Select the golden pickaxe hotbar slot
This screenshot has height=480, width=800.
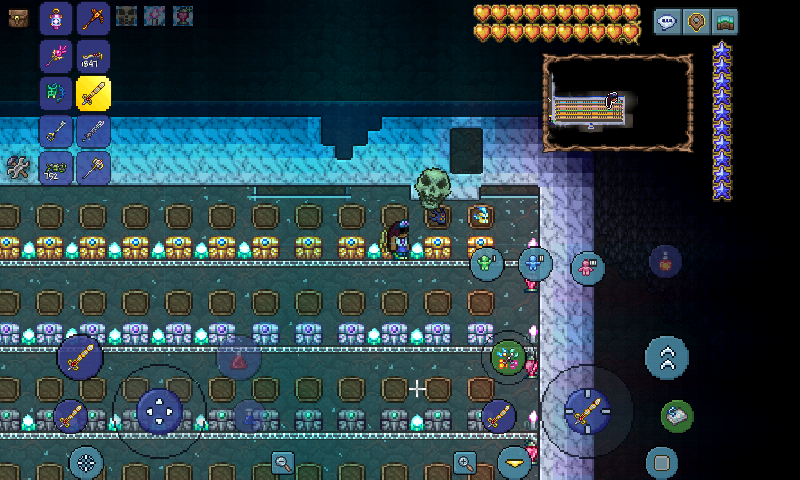[93, 18]
